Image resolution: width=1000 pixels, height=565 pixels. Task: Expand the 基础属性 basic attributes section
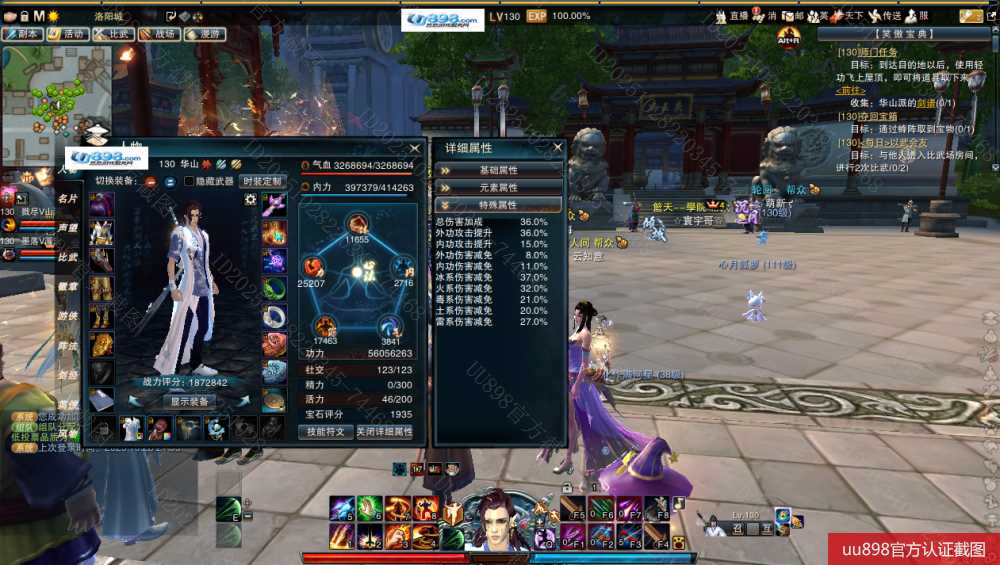coord(499,170)
